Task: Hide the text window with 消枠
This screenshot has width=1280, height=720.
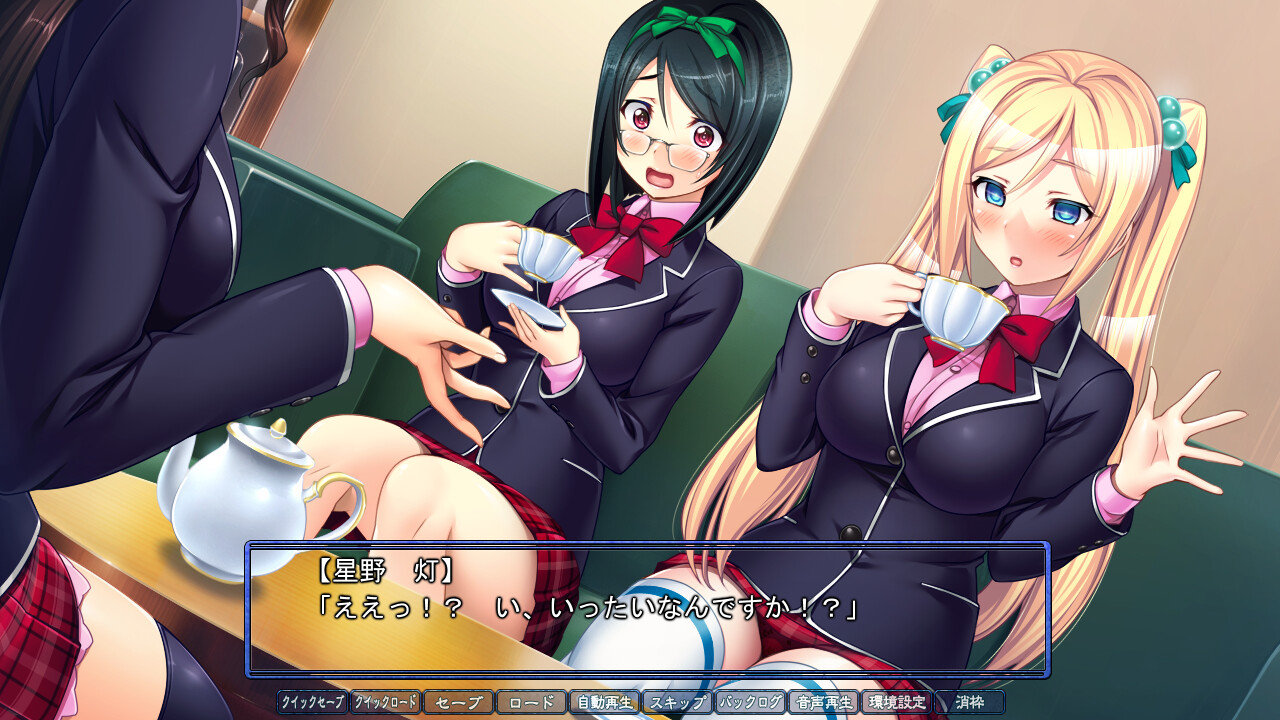Action: click(969, 702)
